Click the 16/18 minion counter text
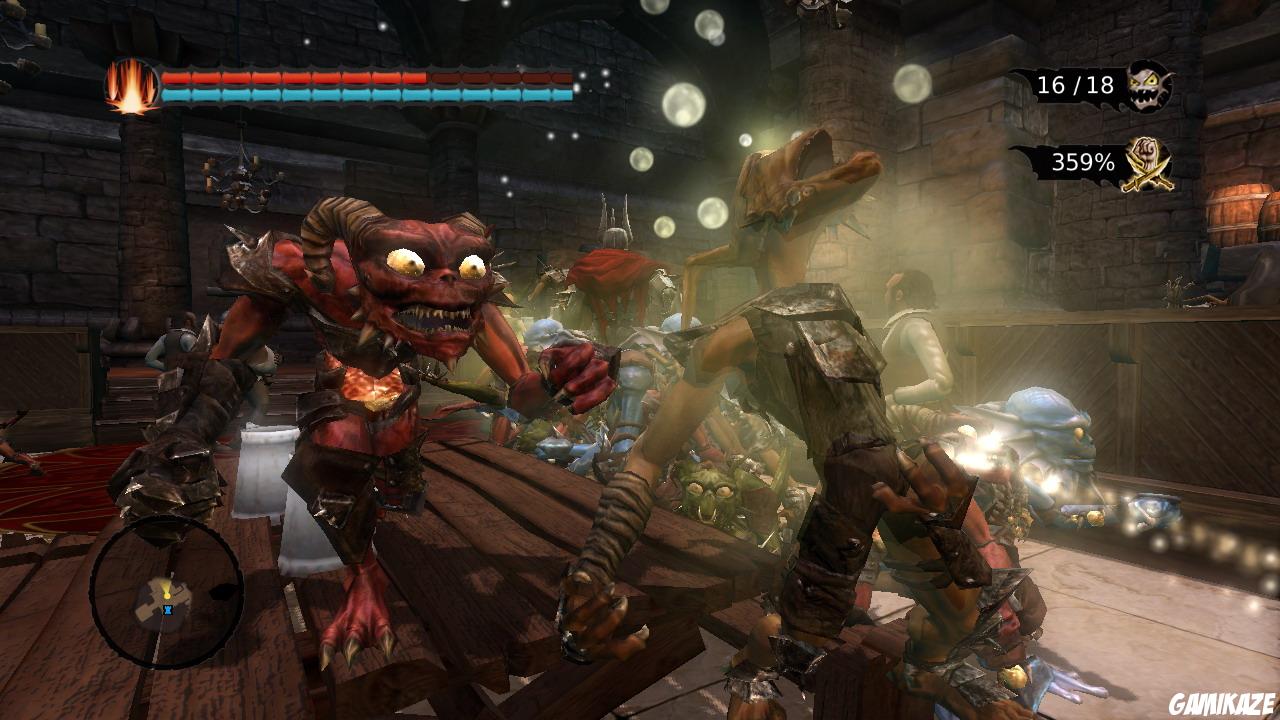 [1077, 86]
